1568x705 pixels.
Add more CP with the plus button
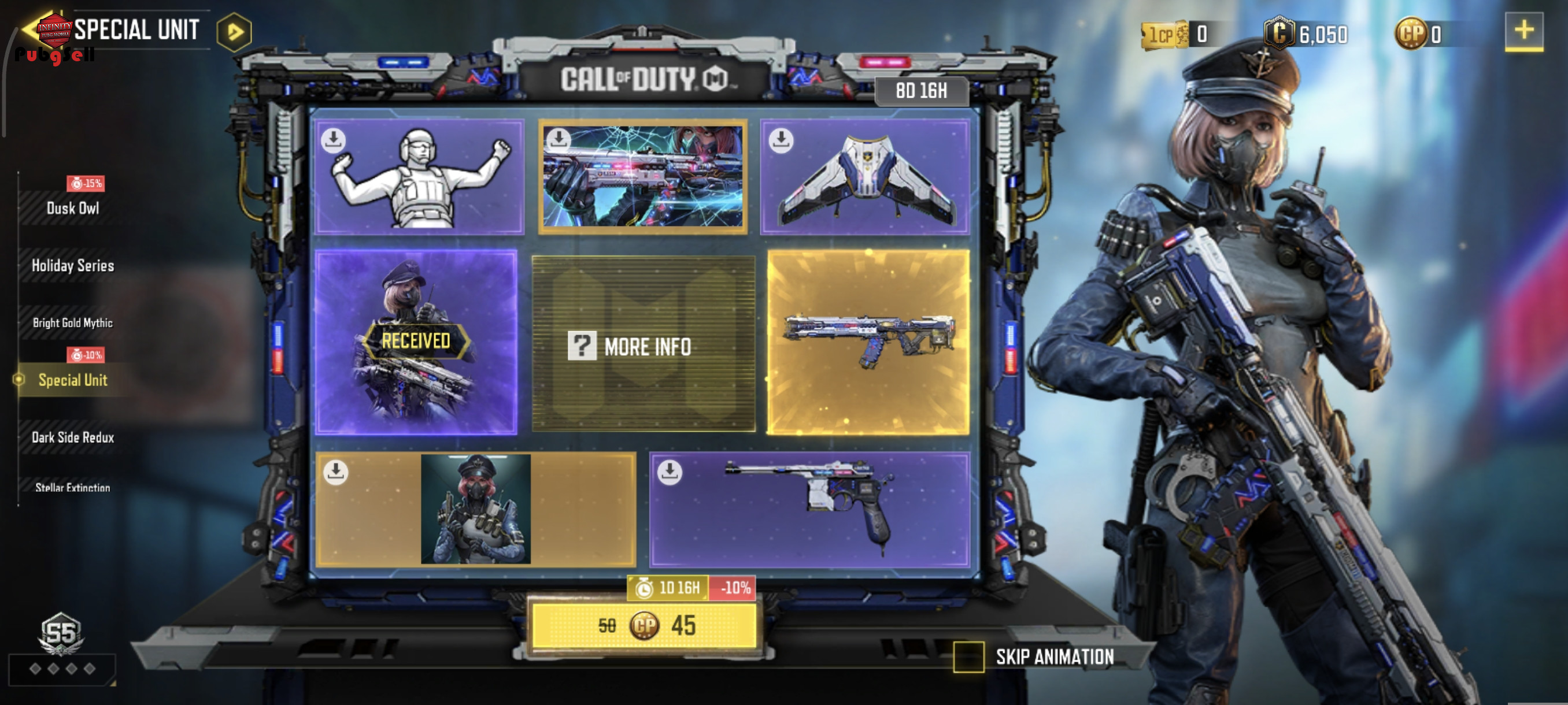pos(1523,31)
